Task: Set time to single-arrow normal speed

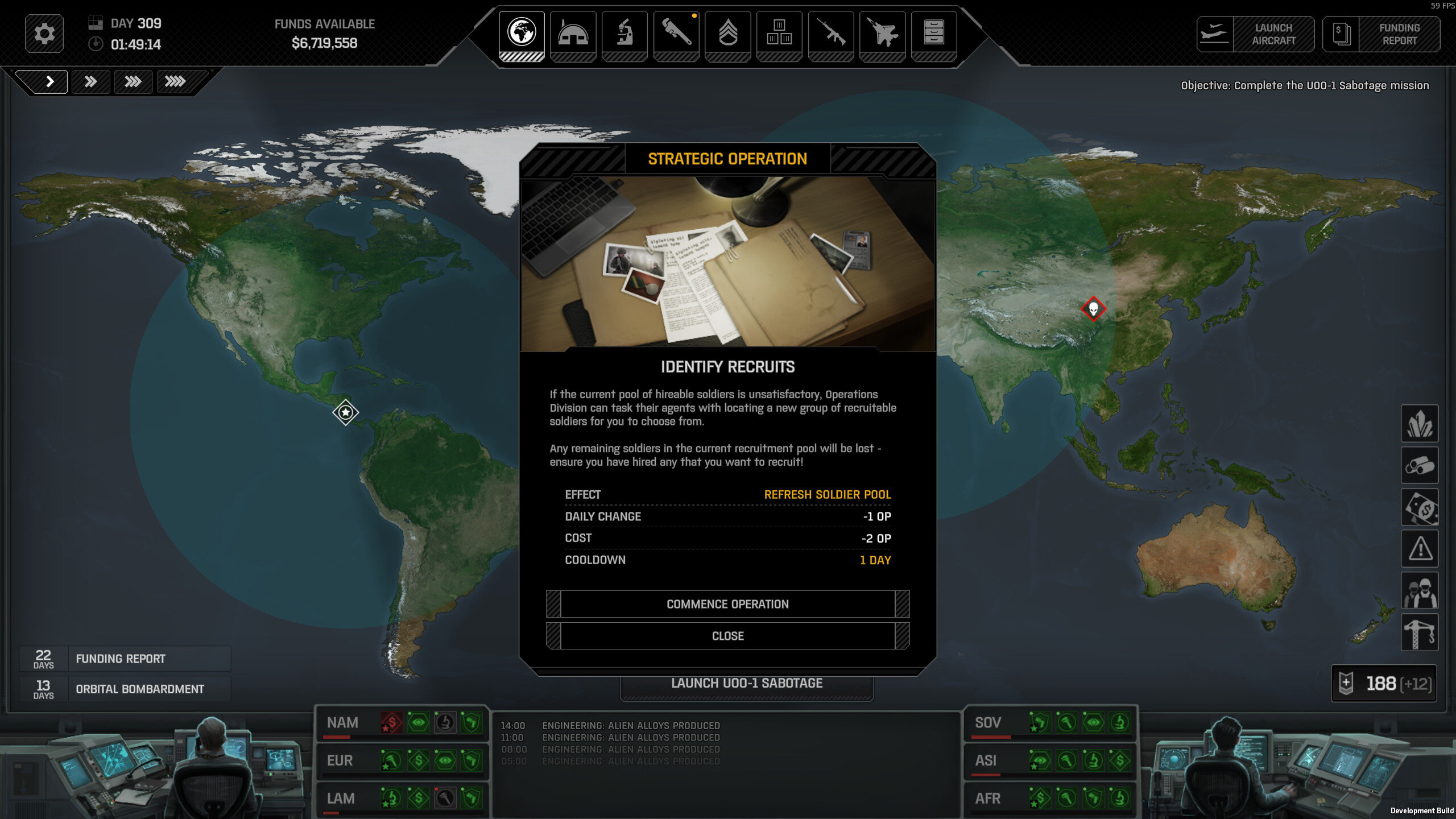Action: pyautogui.click(x=49, y=82)
